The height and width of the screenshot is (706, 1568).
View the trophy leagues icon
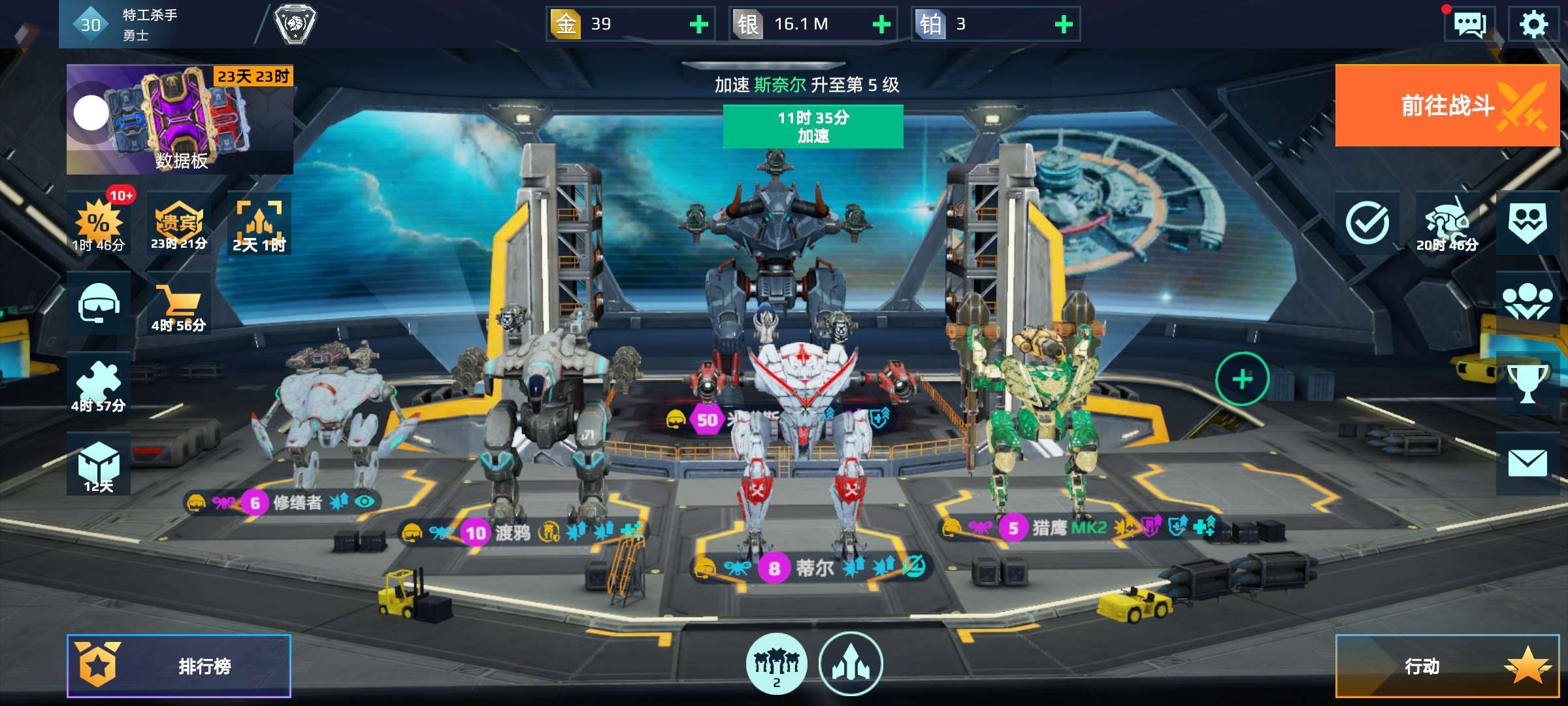tap(1527, 383)
